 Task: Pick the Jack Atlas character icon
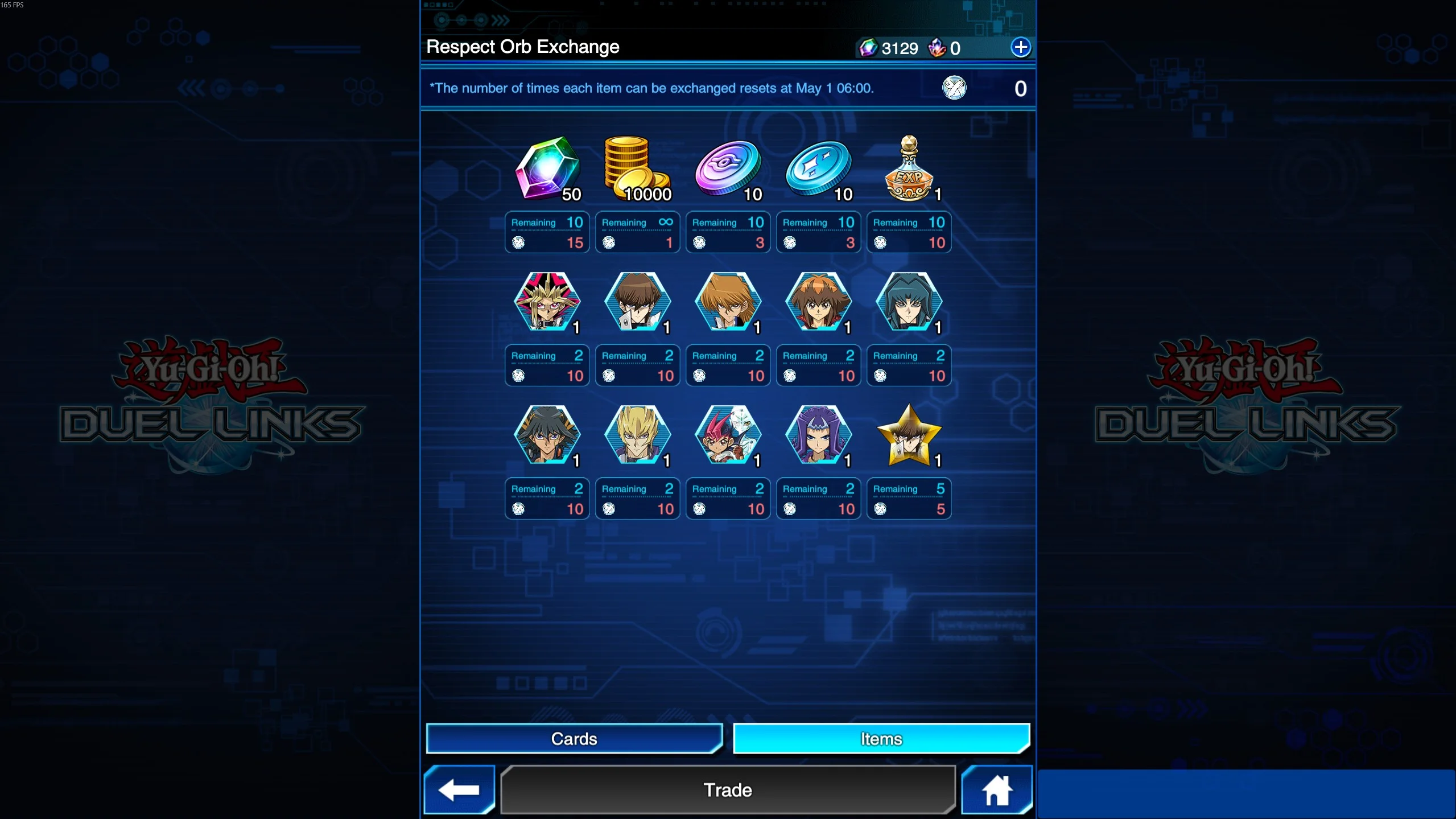637,435
